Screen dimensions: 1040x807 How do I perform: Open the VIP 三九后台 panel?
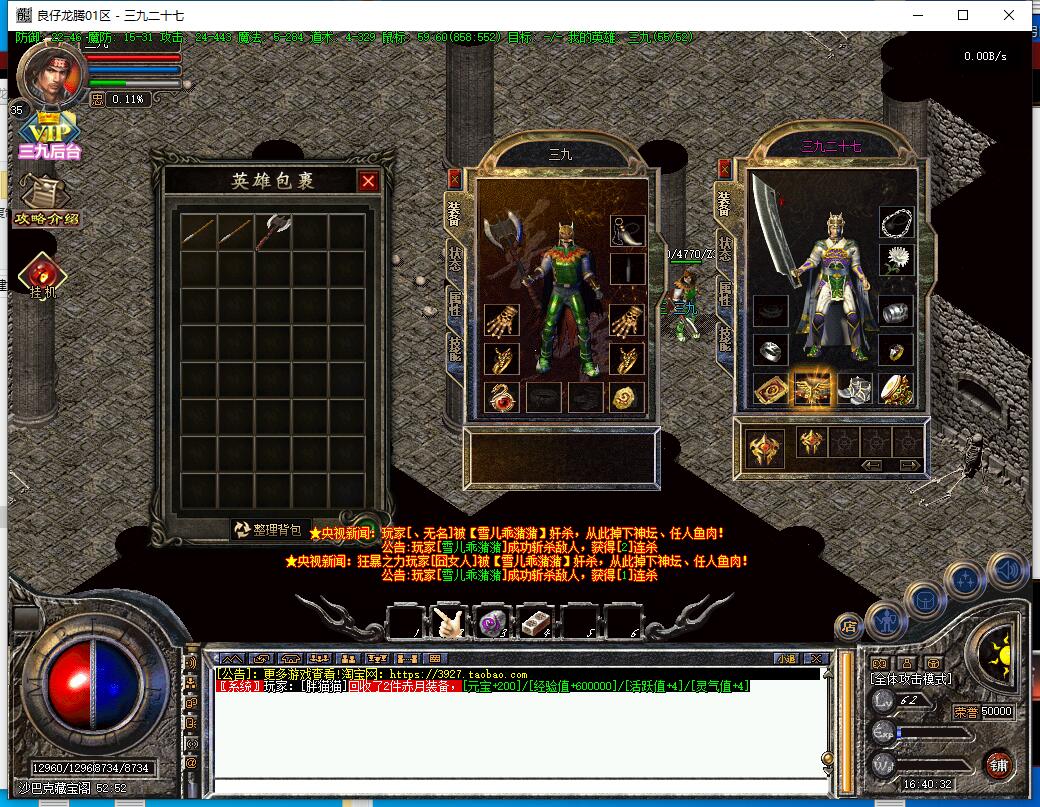48,138
